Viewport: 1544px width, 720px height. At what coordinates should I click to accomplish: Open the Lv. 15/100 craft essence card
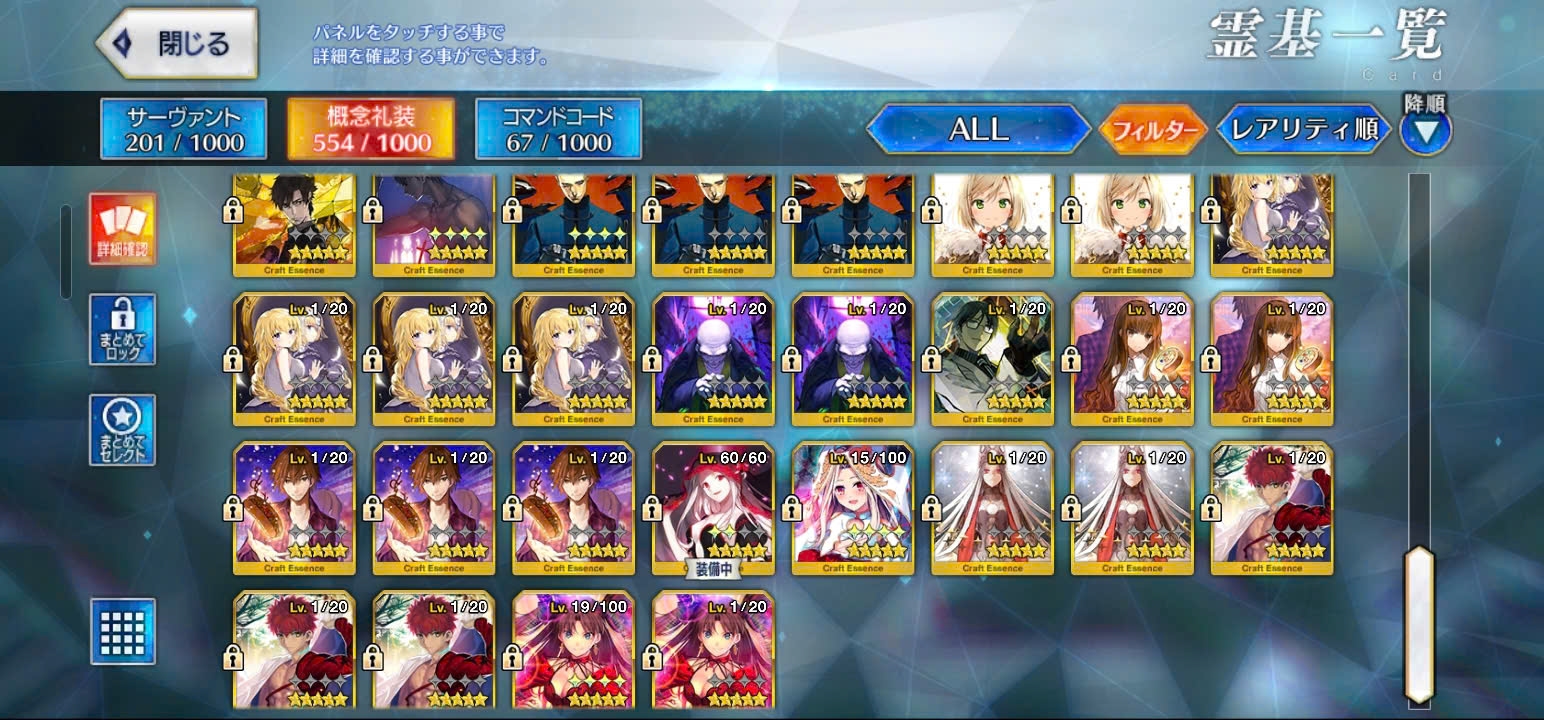point(852,508)
